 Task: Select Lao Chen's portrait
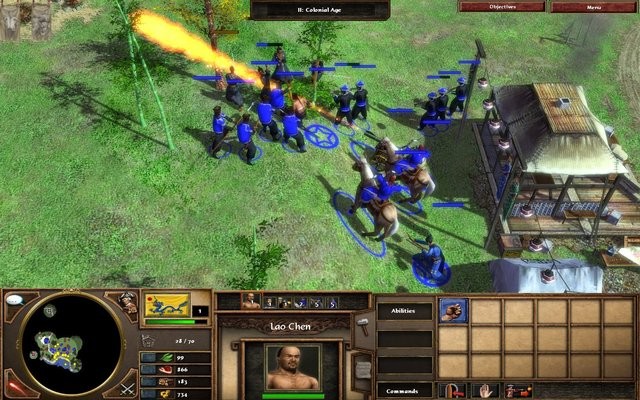coord(292,366)
